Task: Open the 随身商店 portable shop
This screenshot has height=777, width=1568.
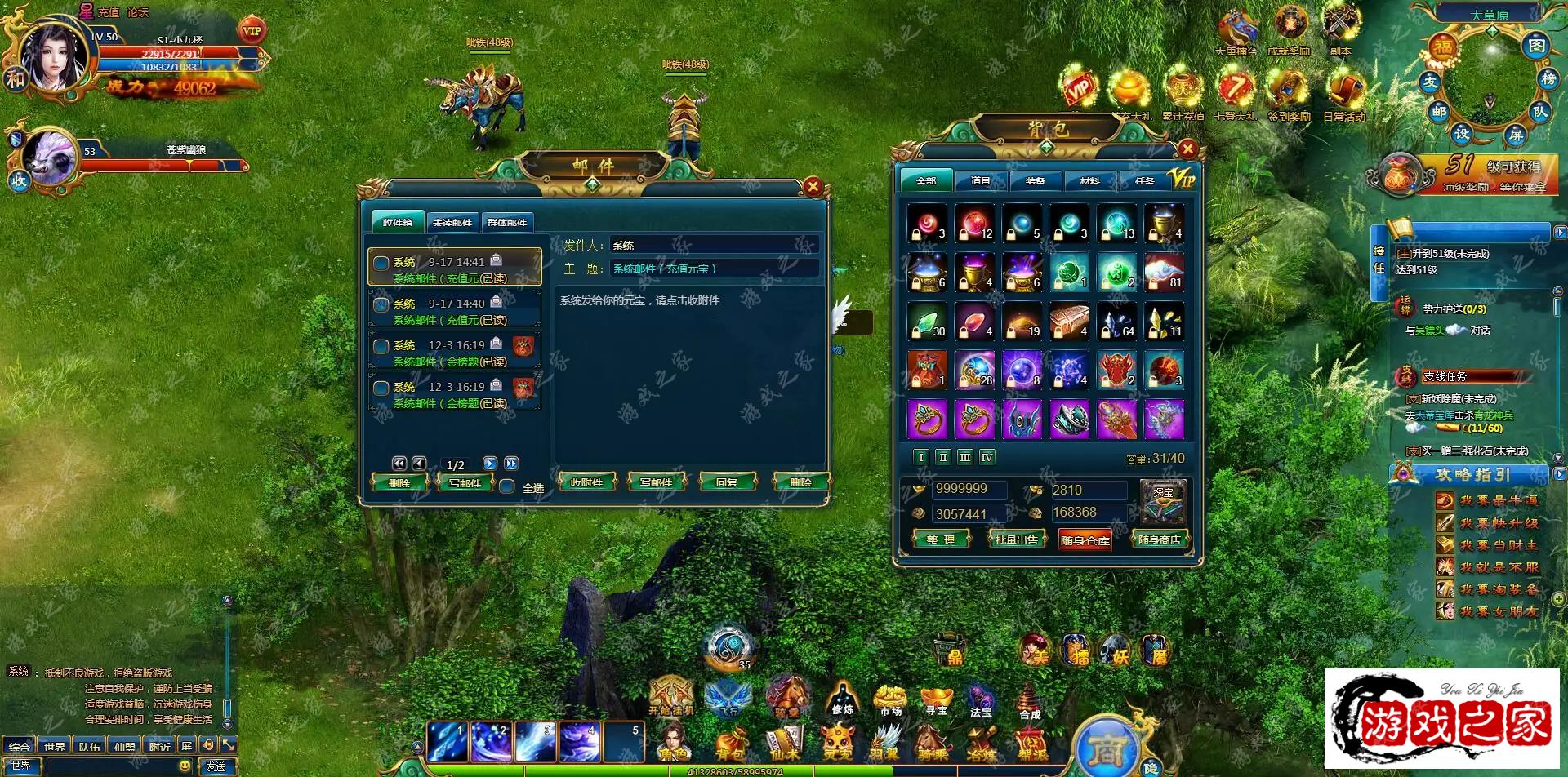Action: click(1159, 539)
